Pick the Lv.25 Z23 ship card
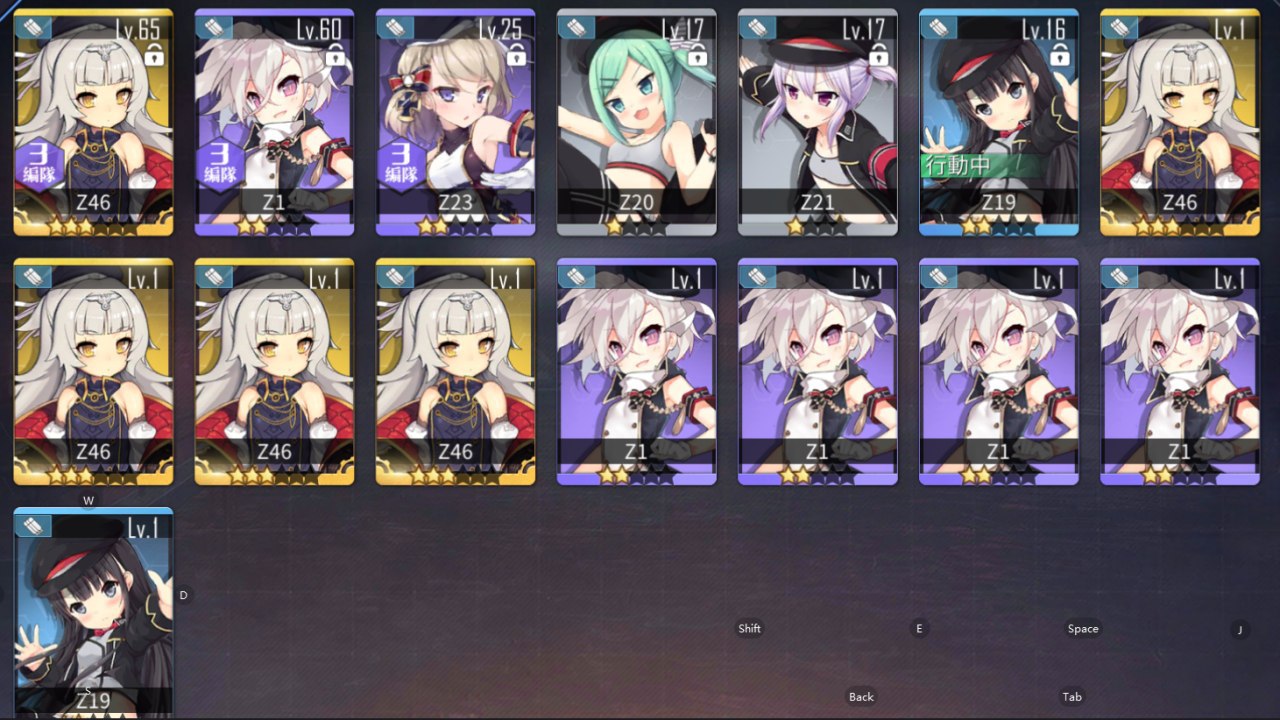 pos(455,122)
